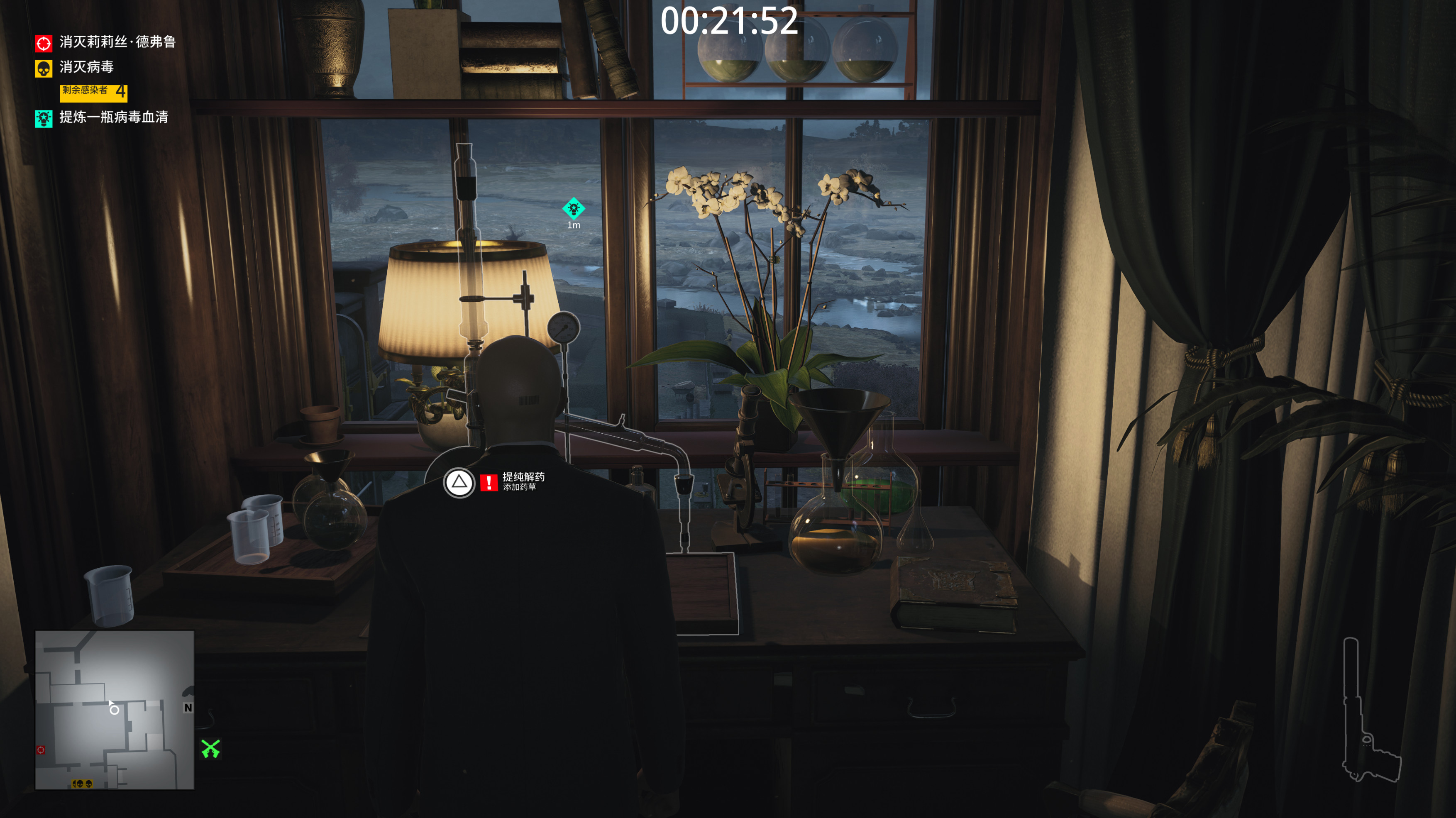Select the 消灭莉莉丝·德弗鲁 objective

pos(117,42)
